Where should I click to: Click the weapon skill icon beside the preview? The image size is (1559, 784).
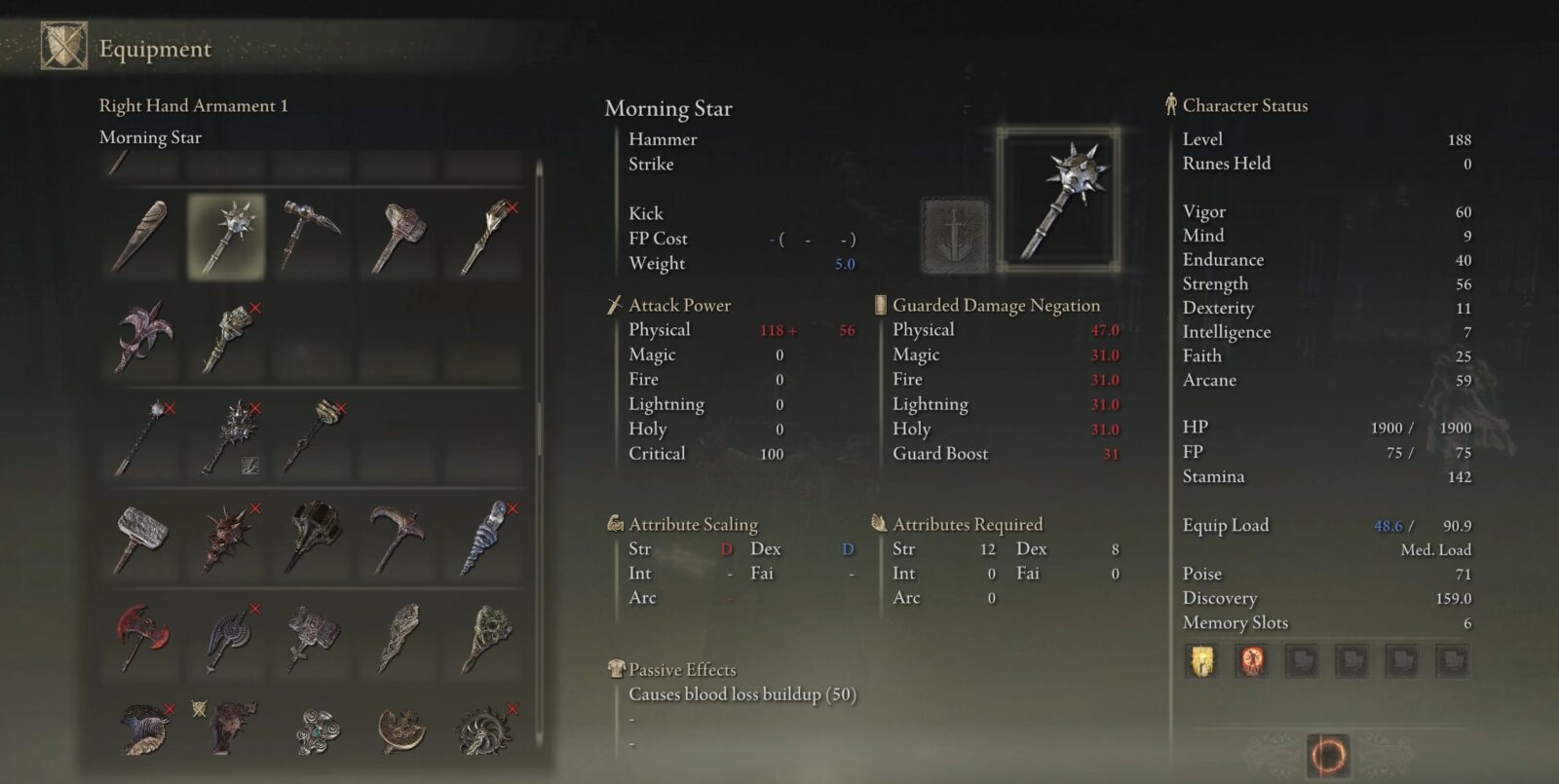click(x=955, y=235)
